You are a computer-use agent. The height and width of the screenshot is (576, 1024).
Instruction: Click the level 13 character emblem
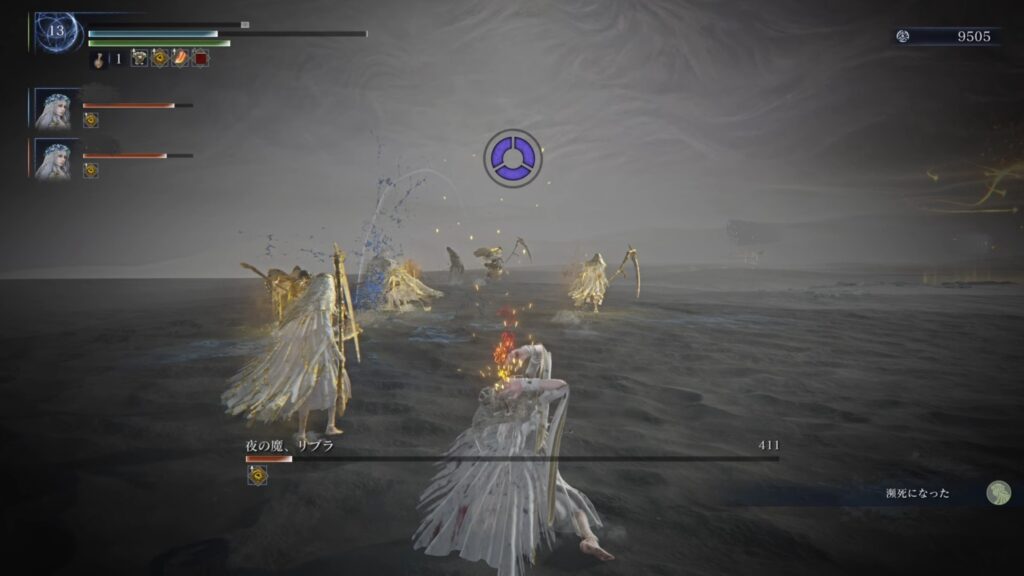click(56, 31)
